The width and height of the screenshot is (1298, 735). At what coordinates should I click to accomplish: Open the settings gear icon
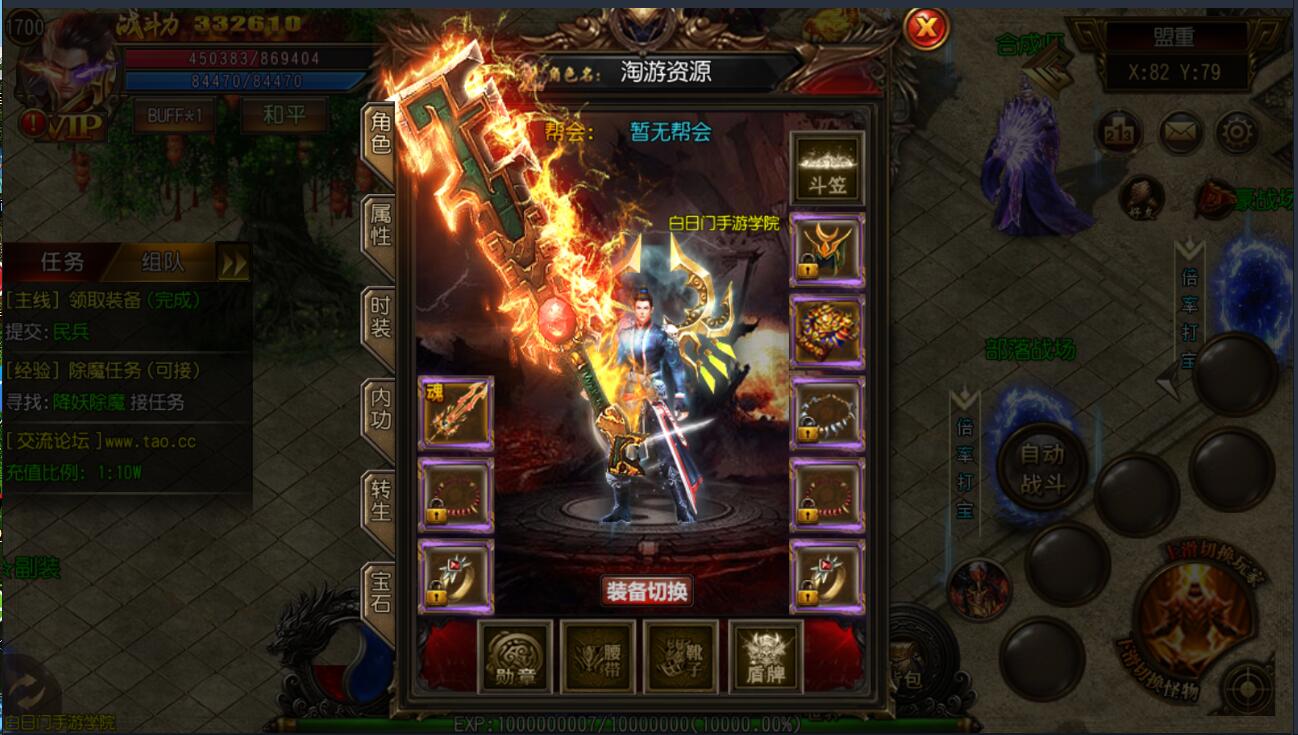tap(1237, 132)
